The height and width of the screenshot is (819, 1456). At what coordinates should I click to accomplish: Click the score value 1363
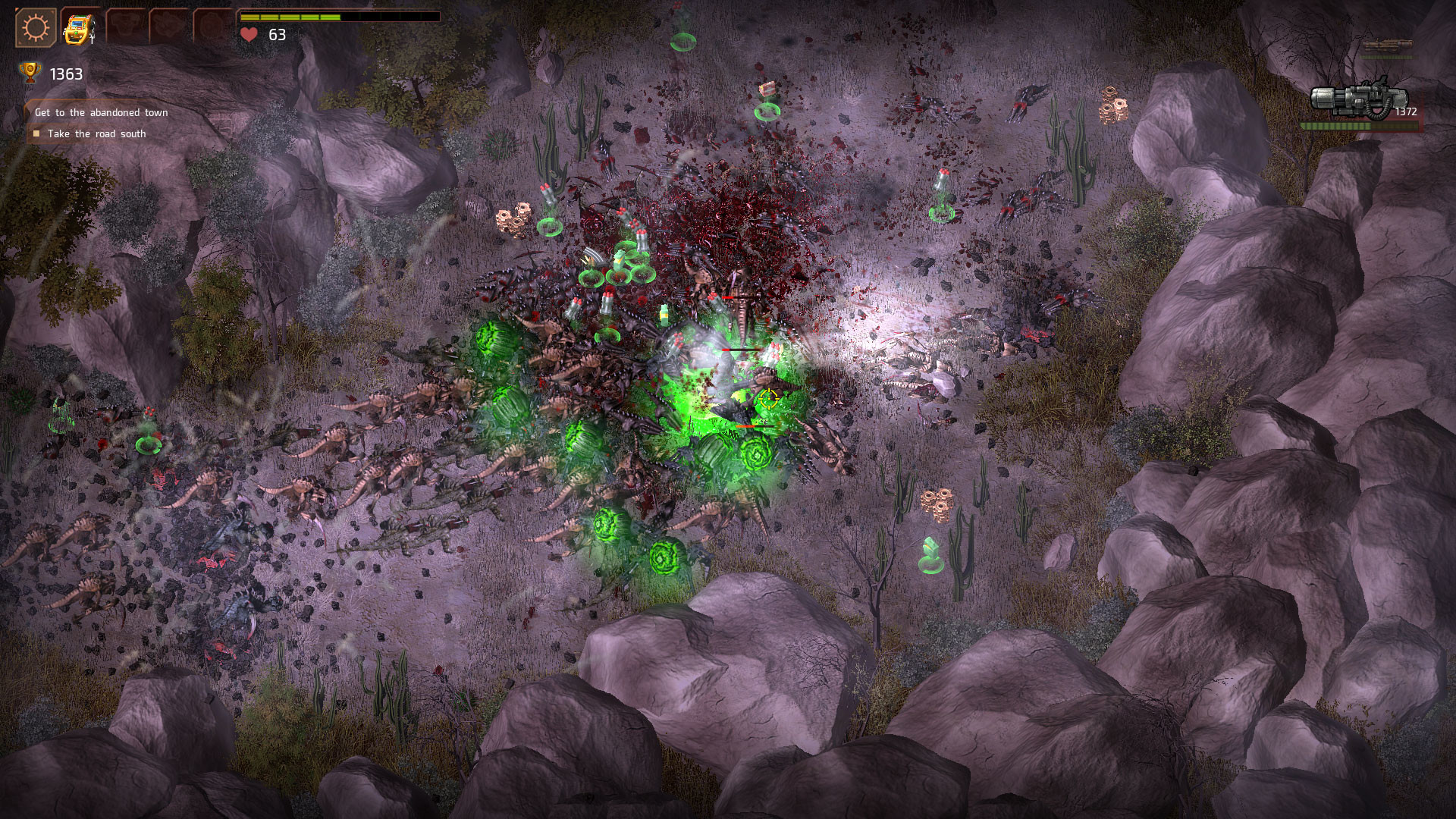pos(66,73)
